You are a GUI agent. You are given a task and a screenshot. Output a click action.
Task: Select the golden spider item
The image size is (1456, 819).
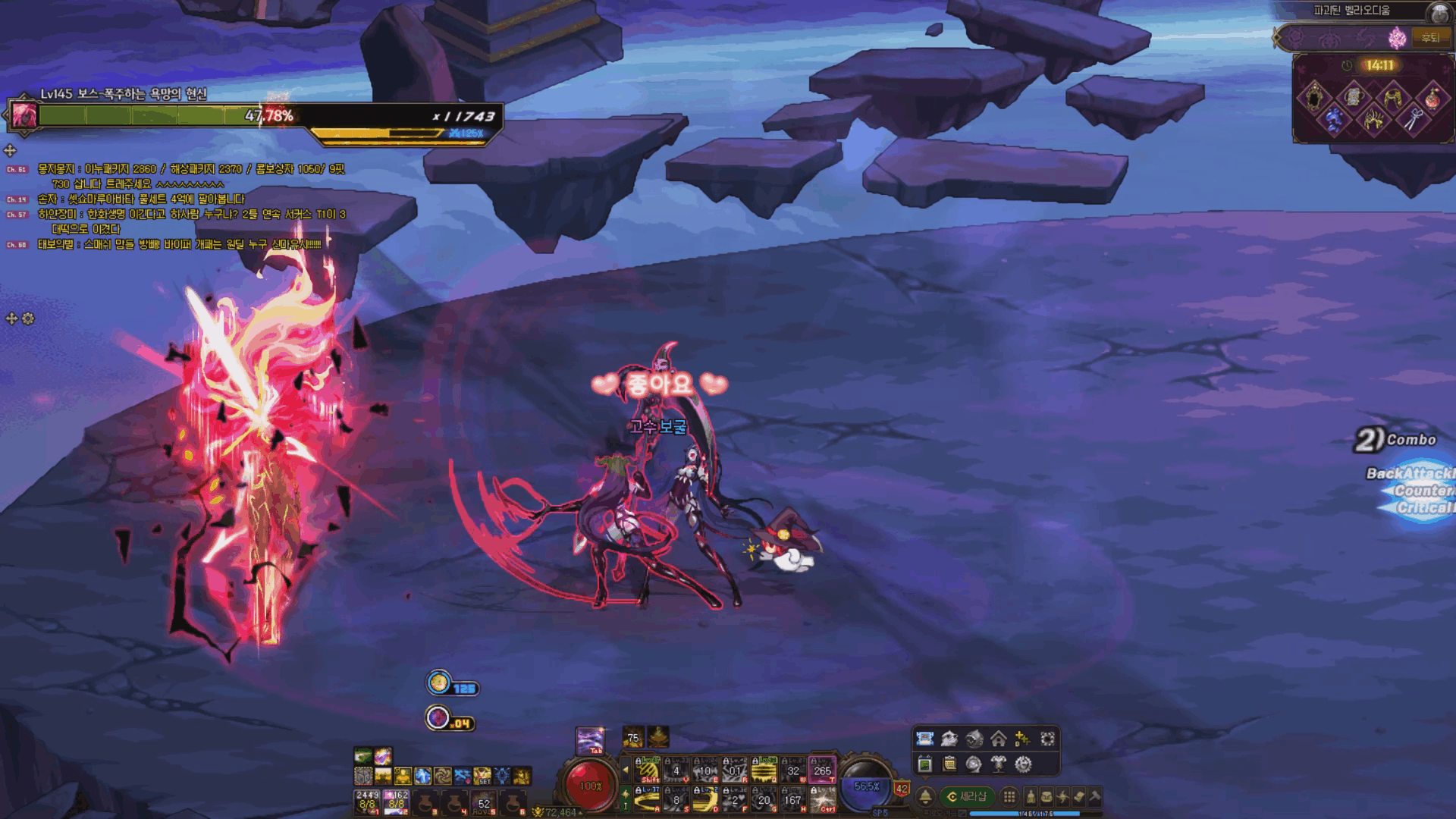tap(1373, 119)
